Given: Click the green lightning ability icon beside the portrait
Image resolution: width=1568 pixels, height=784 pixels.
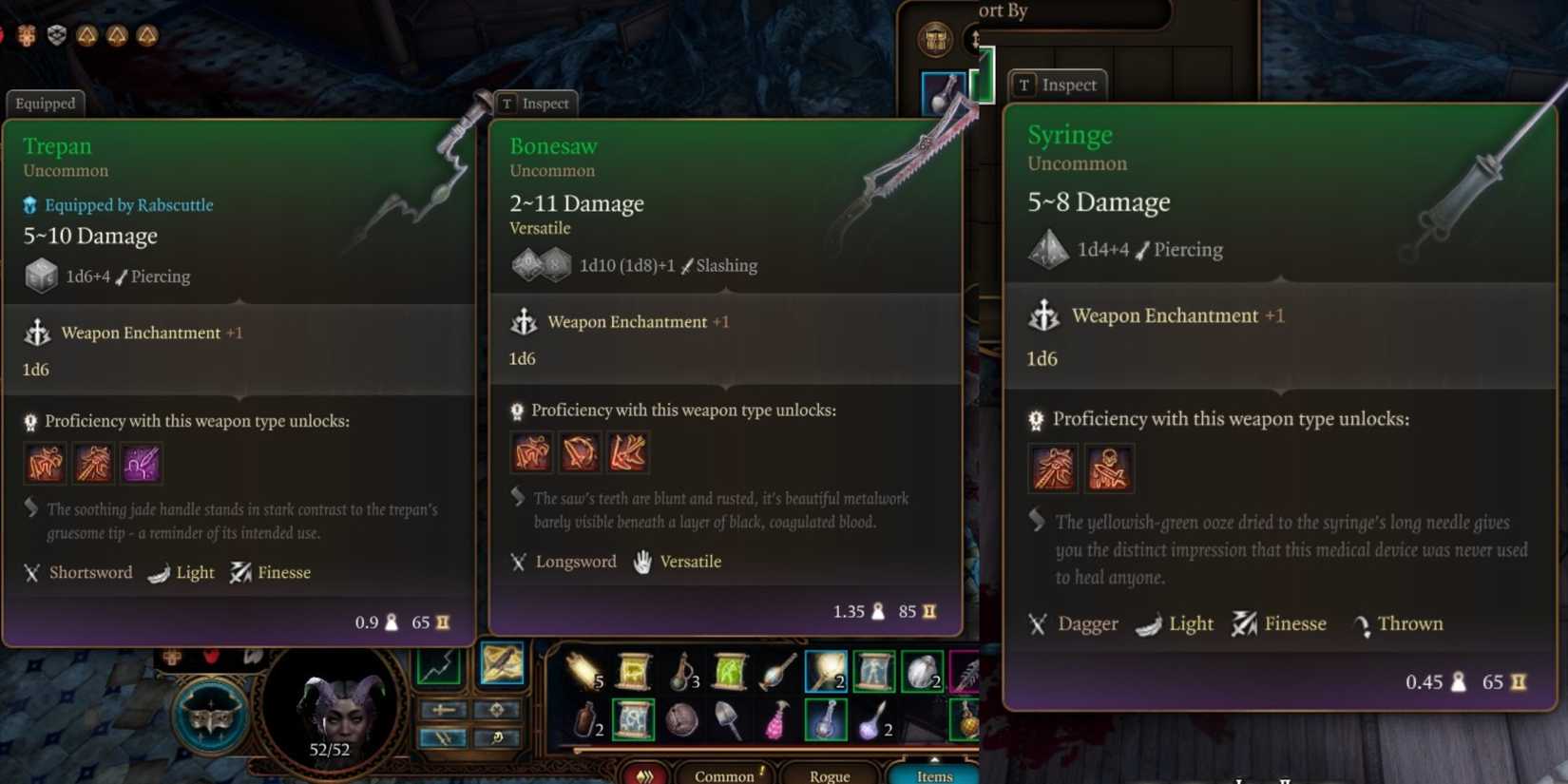Looking at the screenshot, I should pyautogui.click(x=438, y=664).
